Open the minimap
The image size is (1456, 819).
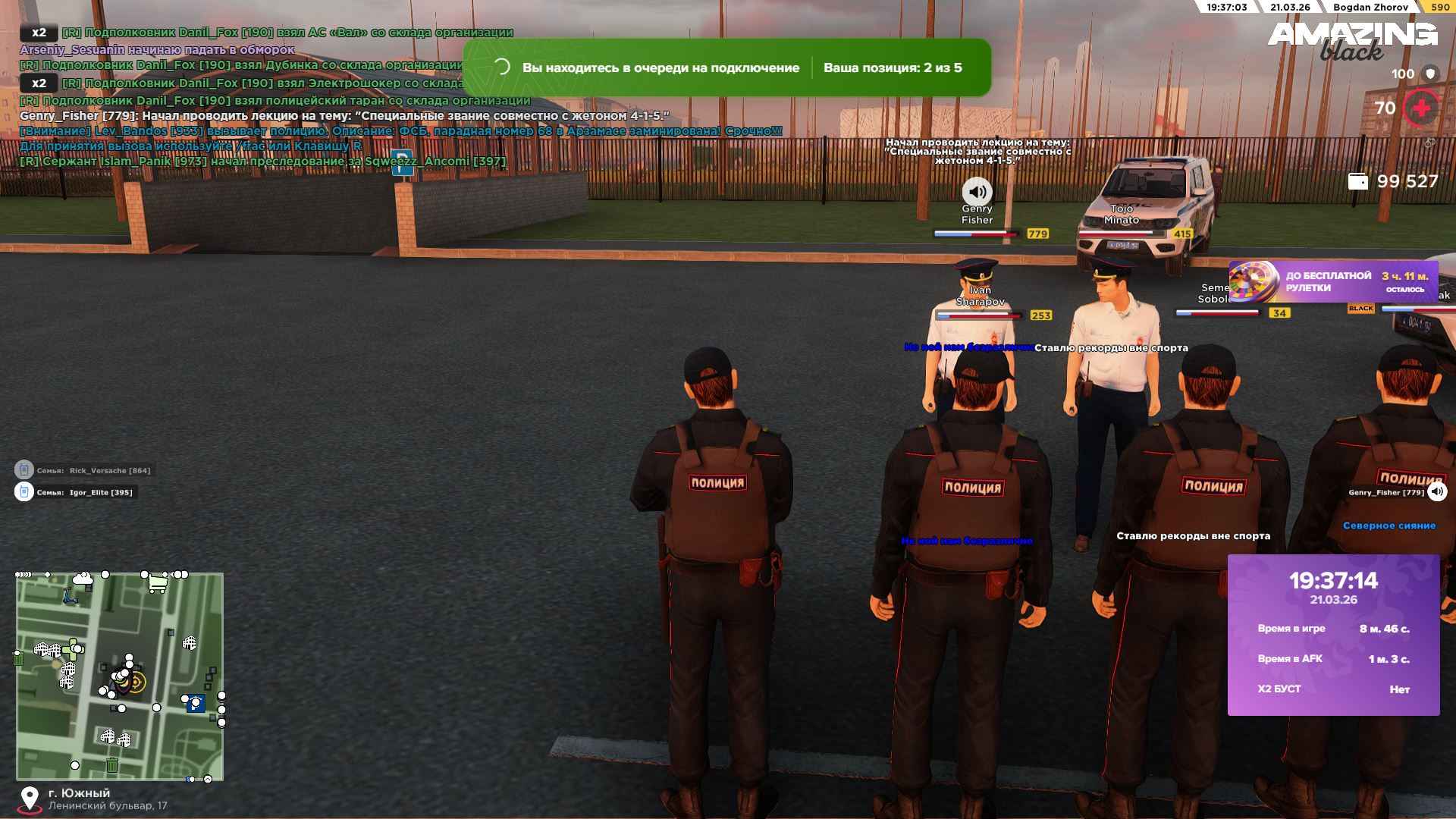pyautogui.click(x=120, y=676)
